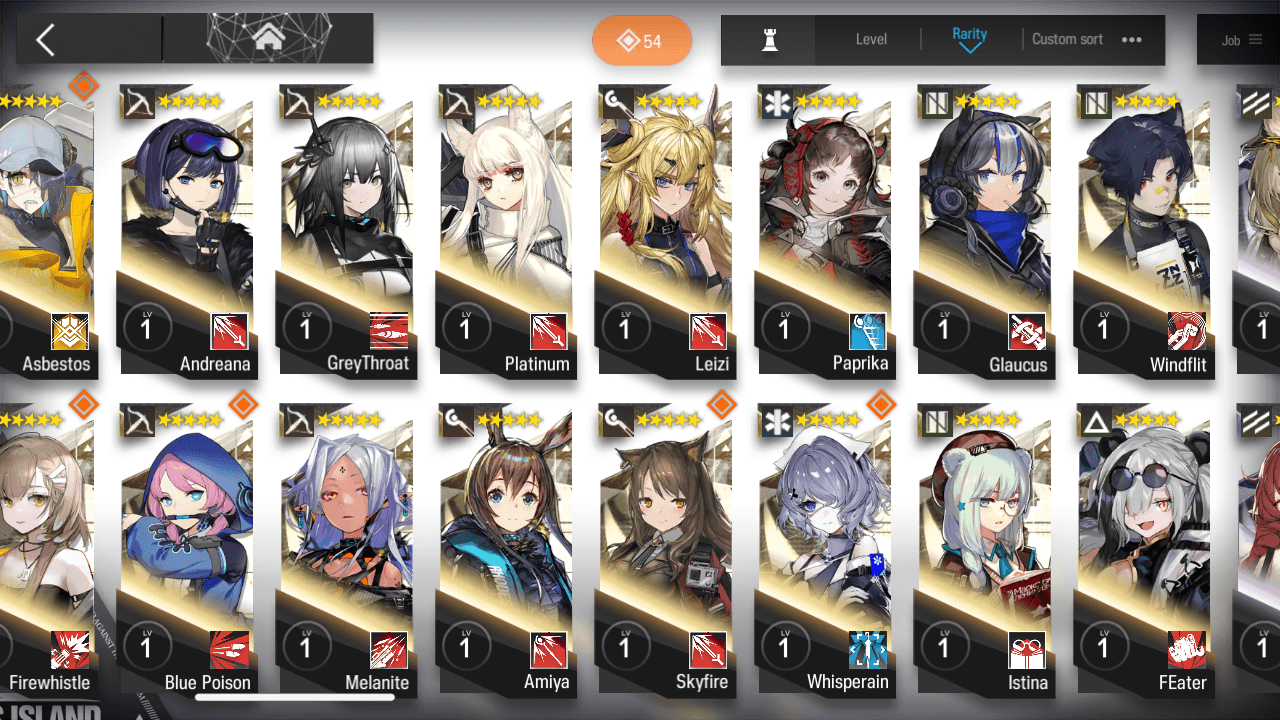Pick the Leizi operator card
The height and width of the screenshot is (720, 1280).
point(666,230)
